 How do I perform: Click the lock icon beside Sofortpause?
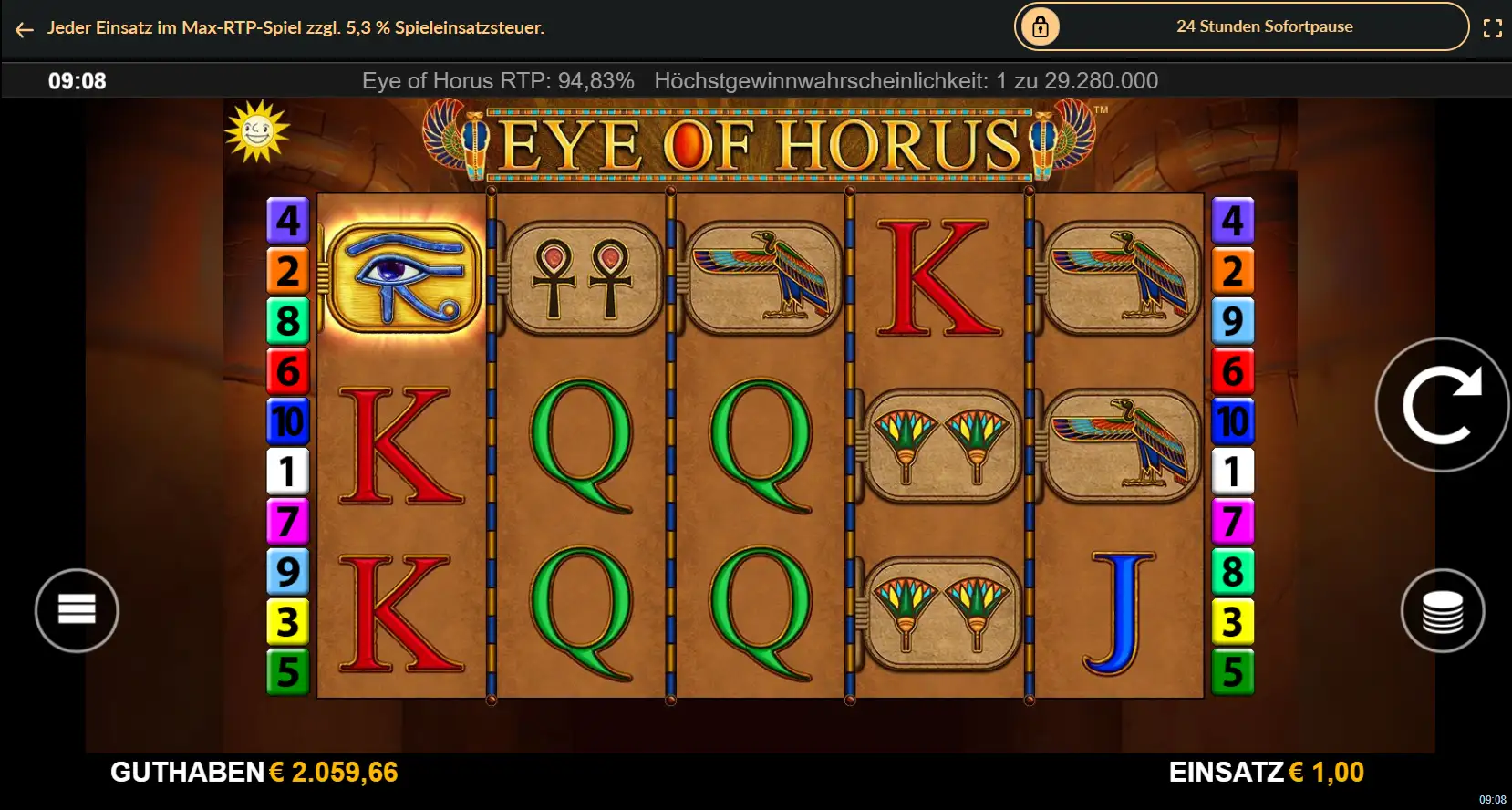click(1041, 26)
